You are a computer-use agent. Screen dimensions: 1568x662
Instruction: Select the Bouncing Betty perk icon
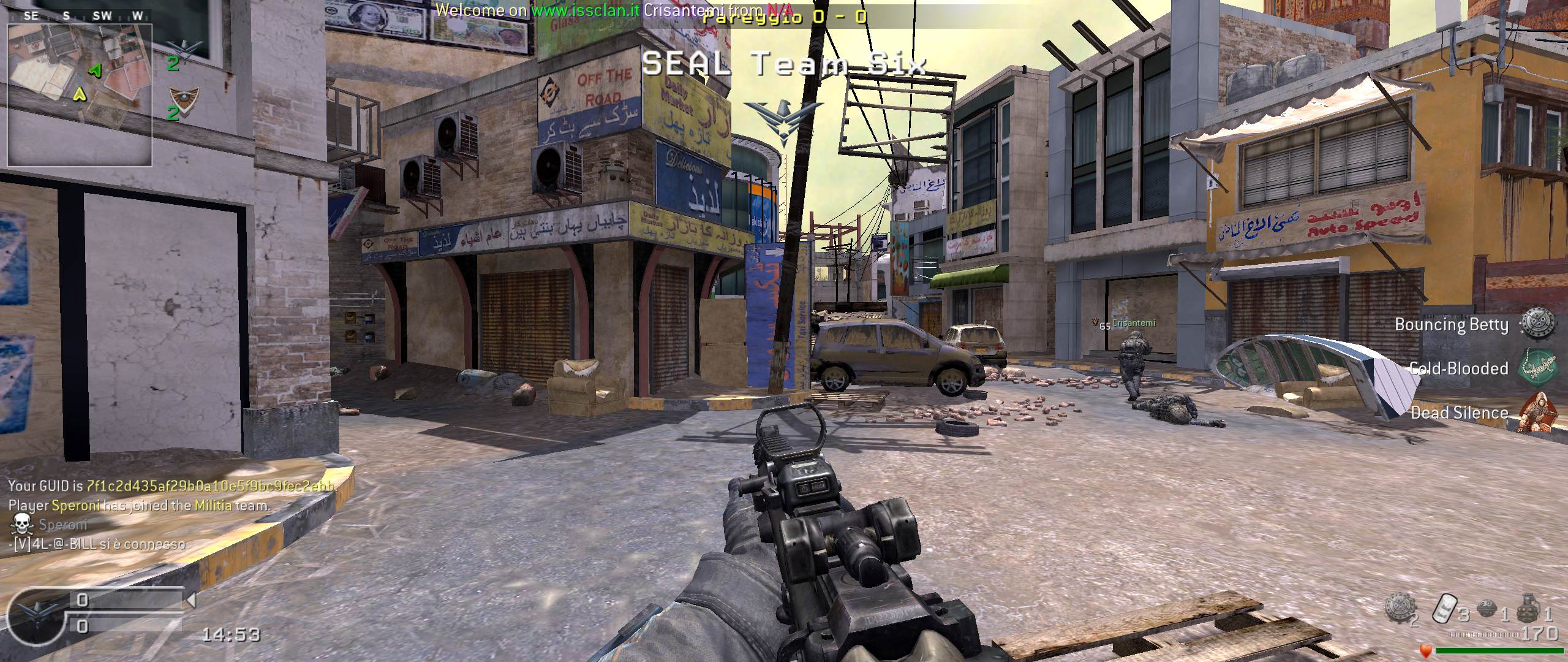coord(1538,324)
